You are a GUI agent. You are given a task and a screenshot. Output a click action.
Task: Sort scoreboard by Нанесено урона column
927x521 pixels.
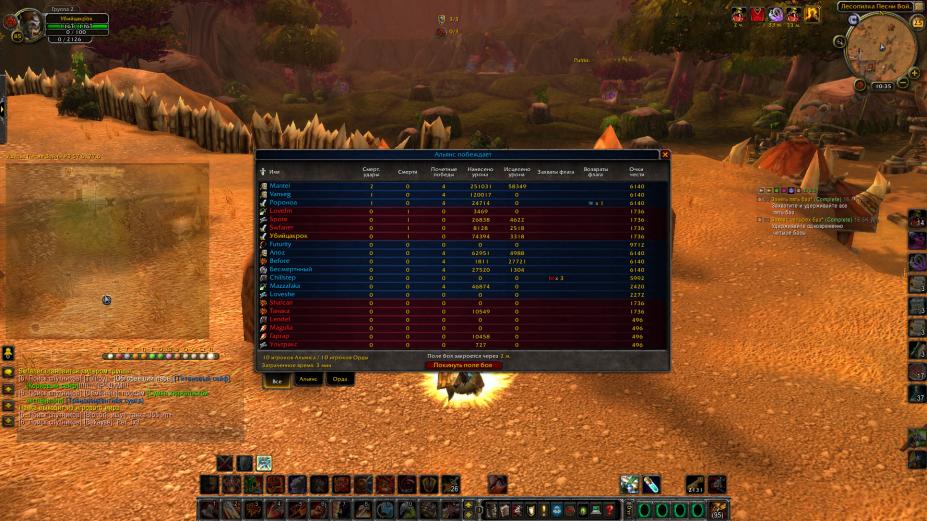click(481, 172)
